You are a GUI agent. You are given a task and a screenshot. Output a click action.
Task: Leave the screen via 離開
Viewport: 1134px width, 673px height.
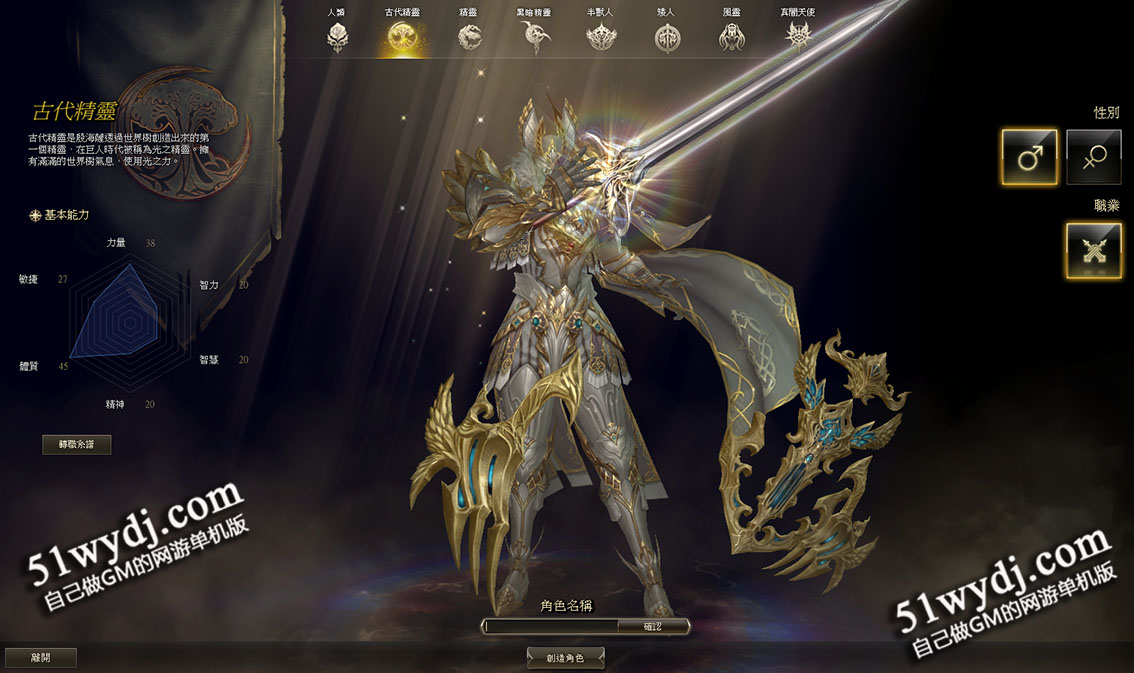(x=40, y=657)
